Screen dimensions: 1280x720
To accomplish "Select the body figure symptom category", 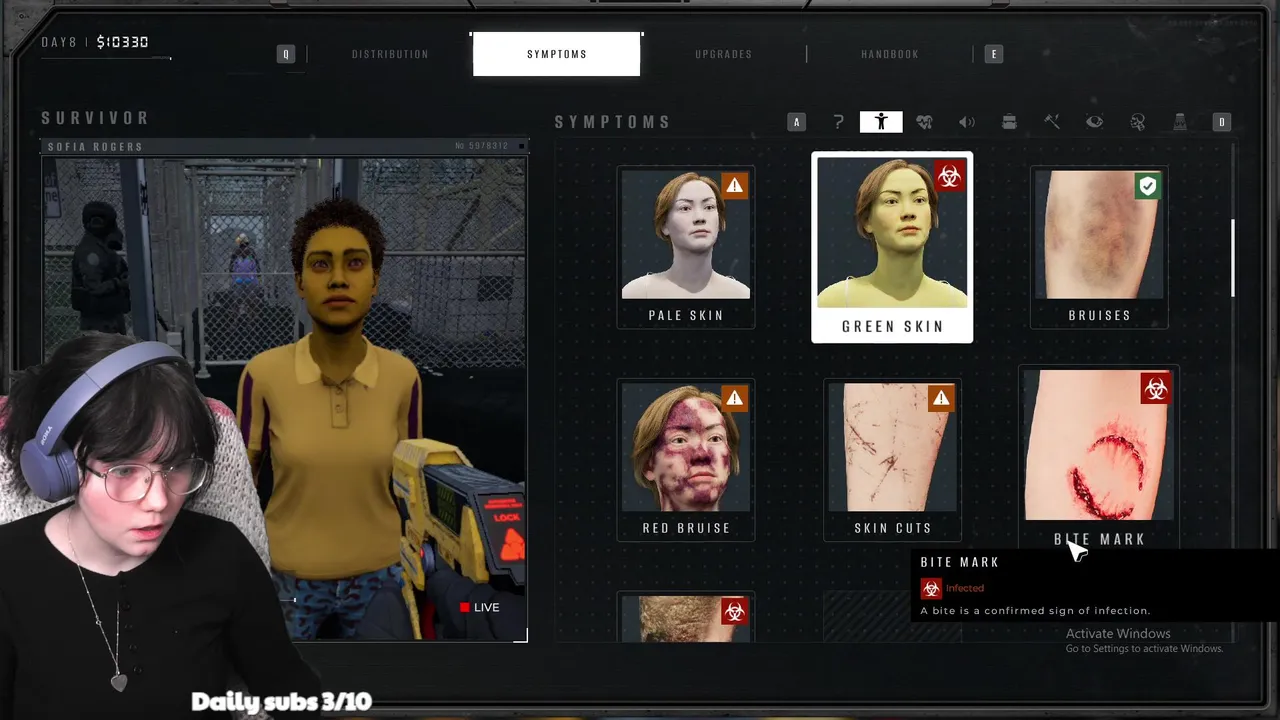I will tap(881, 122).
